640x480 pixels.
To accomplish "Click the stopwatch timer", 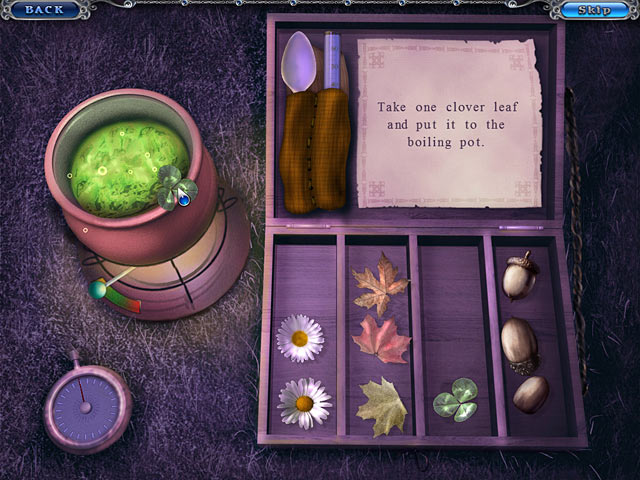I will (x=87, y=407).
